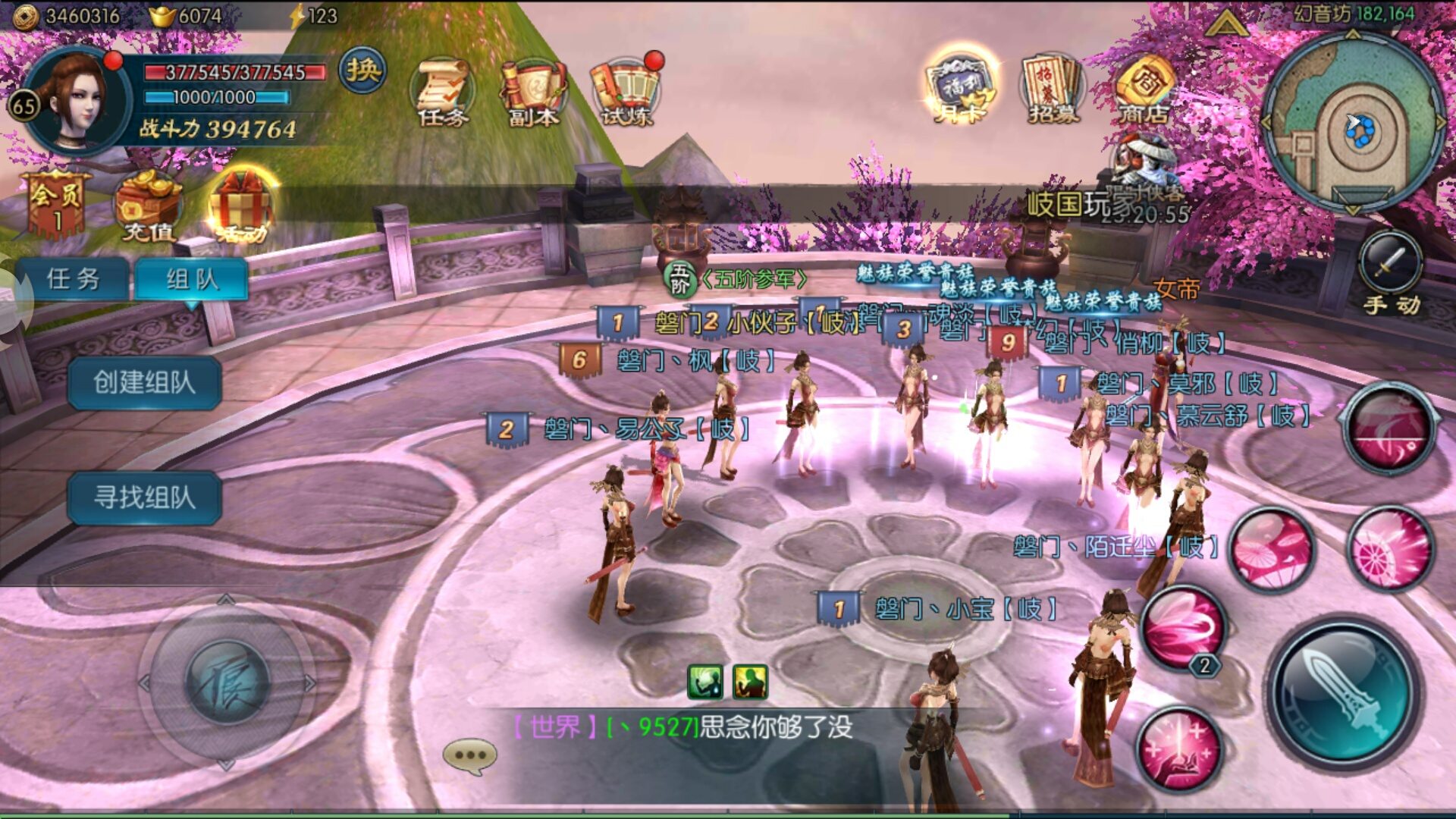This screenshot has width=1456, height=819.
Task: Click the 换 swap button
Action: click(x=362, y=71)
